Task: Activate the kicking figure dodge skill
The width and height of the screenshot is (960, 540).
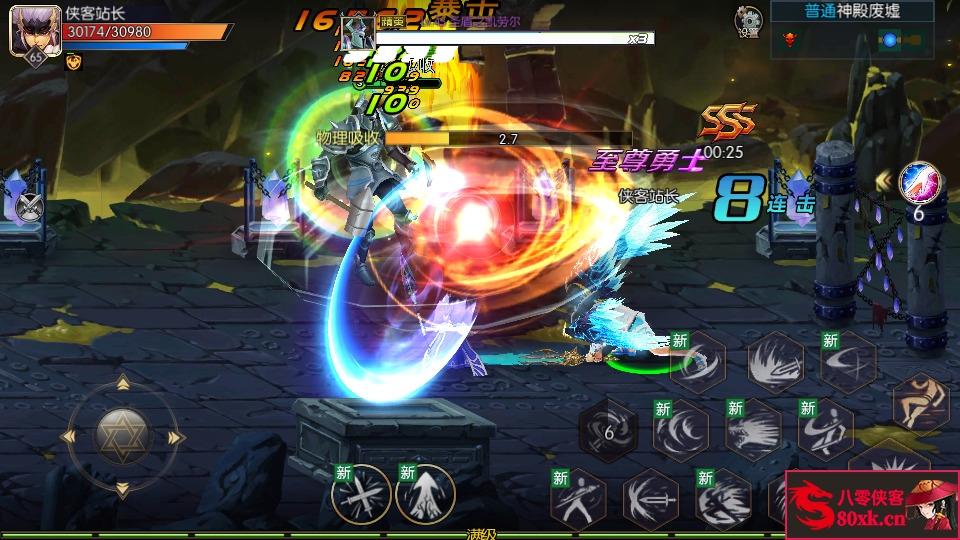Action: pyautogui.click(x=920, y=401)
